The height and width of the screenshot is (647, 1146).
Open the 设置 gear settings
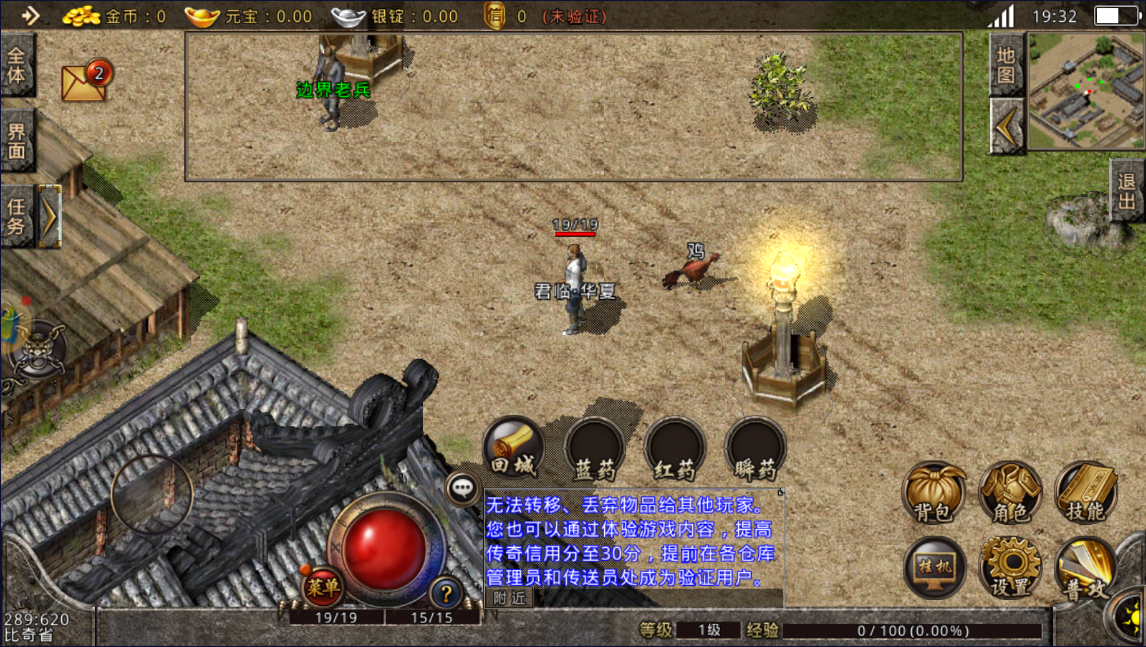pos(1010,567)
